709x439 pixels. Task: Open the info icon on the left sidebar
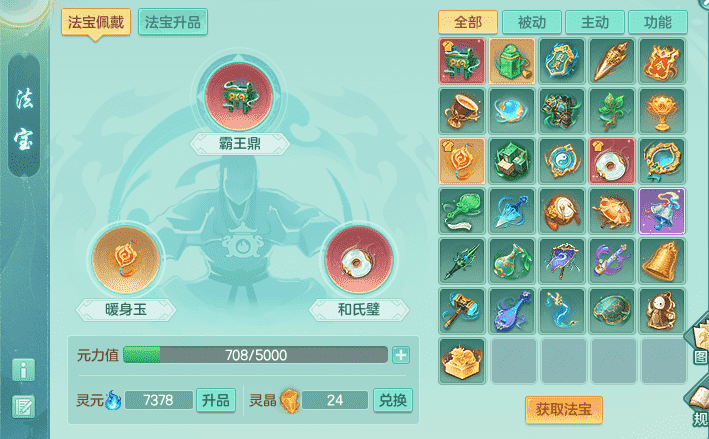click(x=23, y=369)
